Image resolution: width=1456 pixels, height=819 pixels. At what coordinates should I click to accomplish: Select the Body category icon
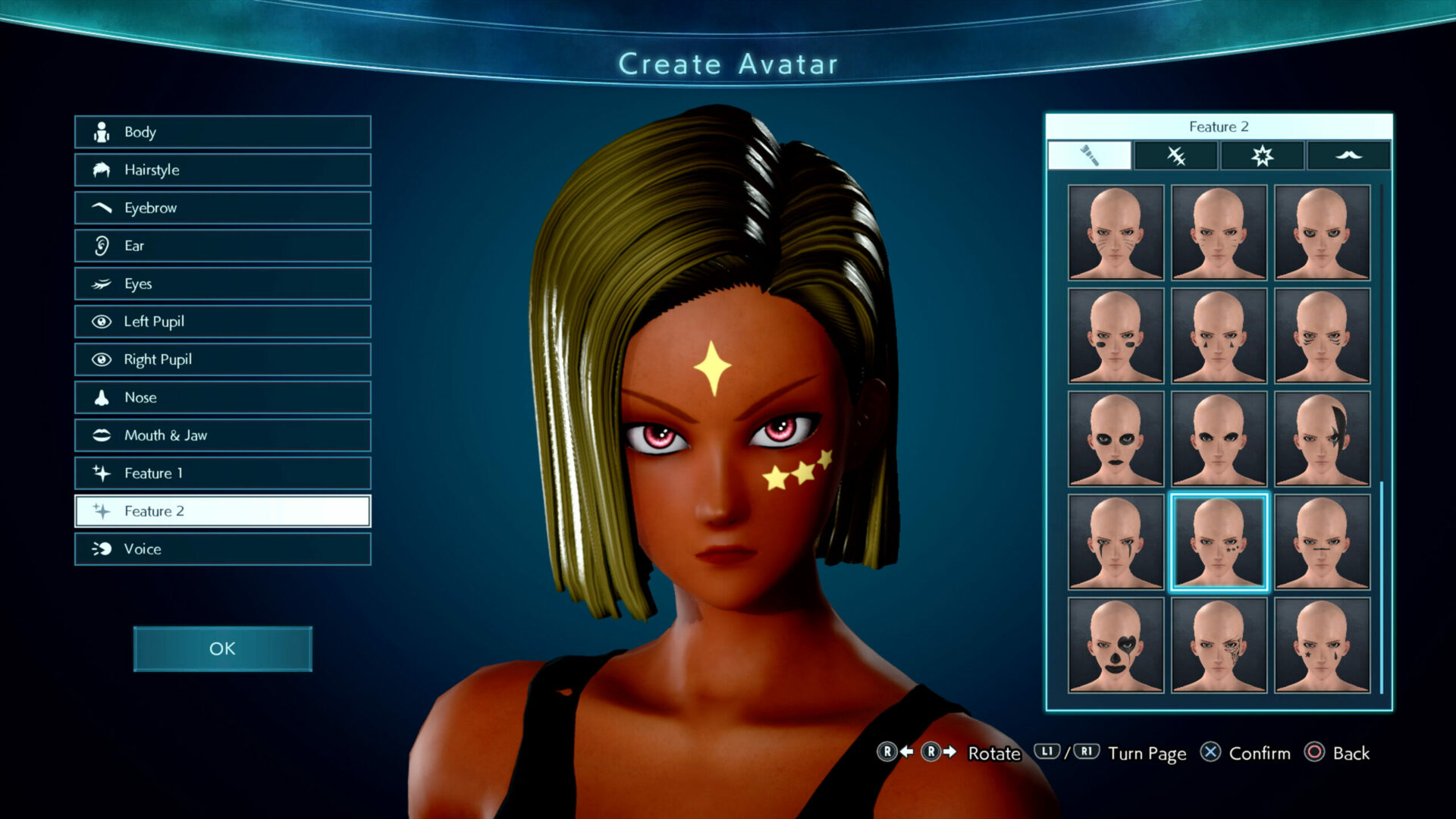click(101, 132)
